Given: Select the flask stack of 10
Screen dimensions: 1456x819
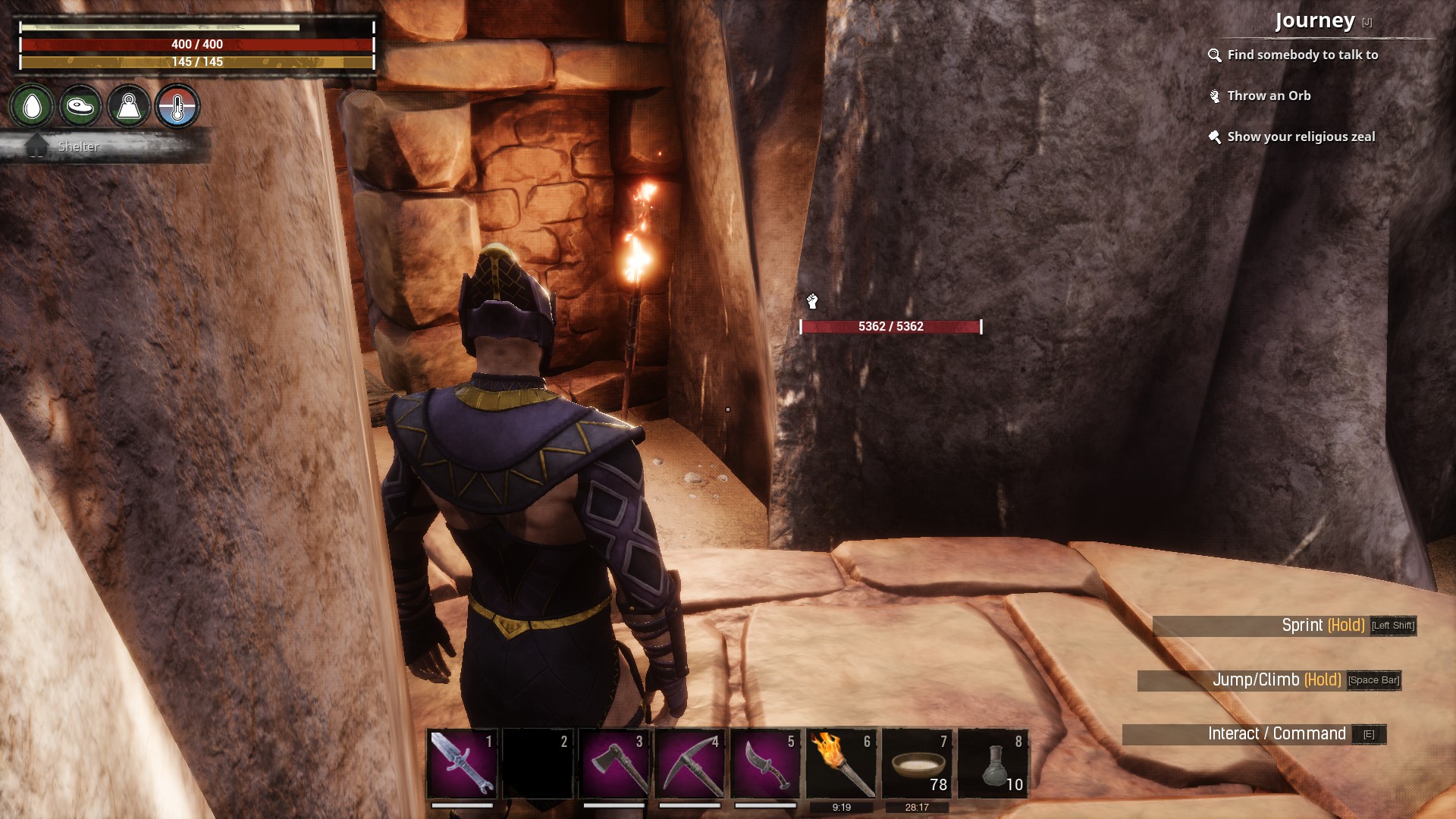Looking at the screenshot, I should pyautogui.click(x=993, y=764).
